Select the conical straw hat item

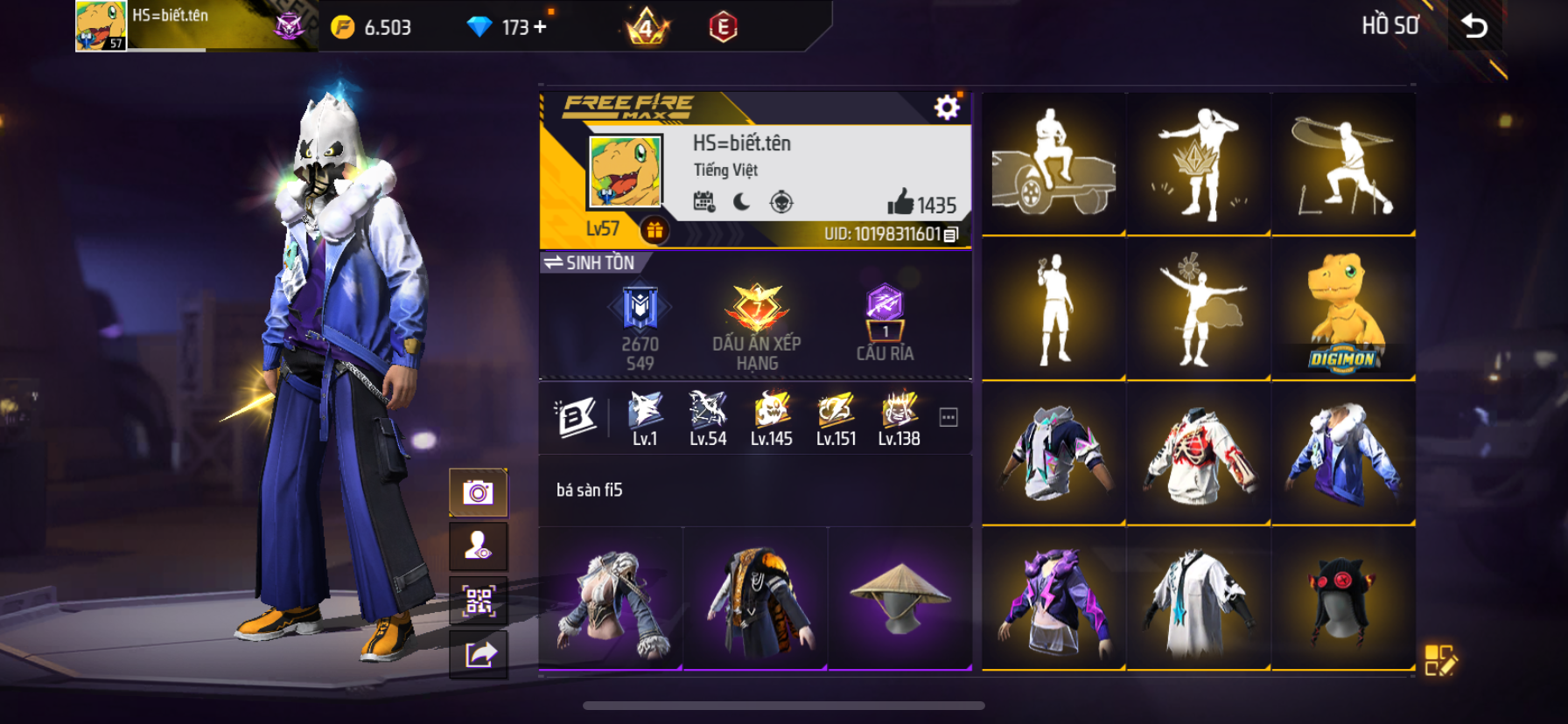pos(899,598)
